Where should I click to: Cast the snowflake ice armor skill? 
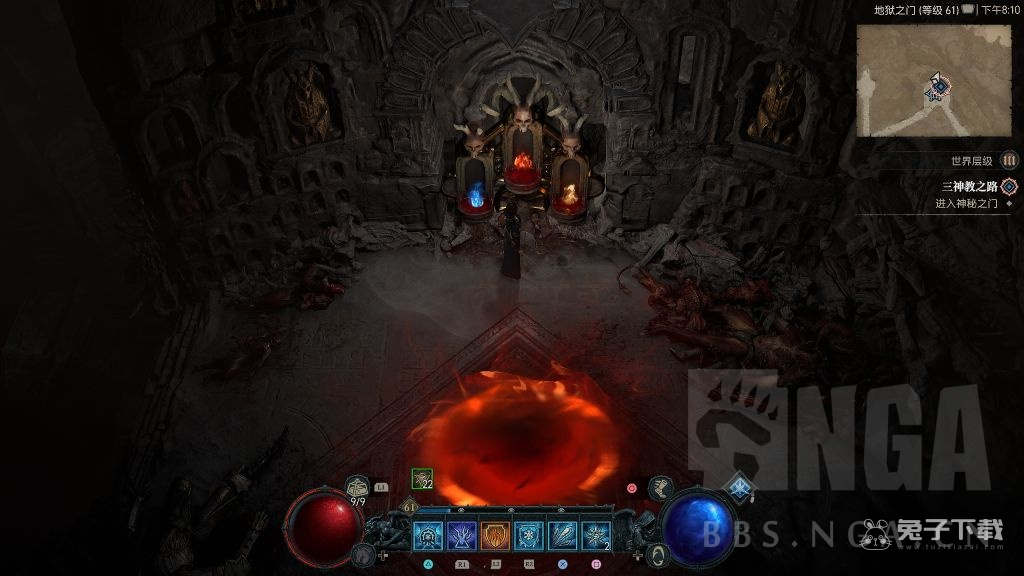[x=529, y=536]
